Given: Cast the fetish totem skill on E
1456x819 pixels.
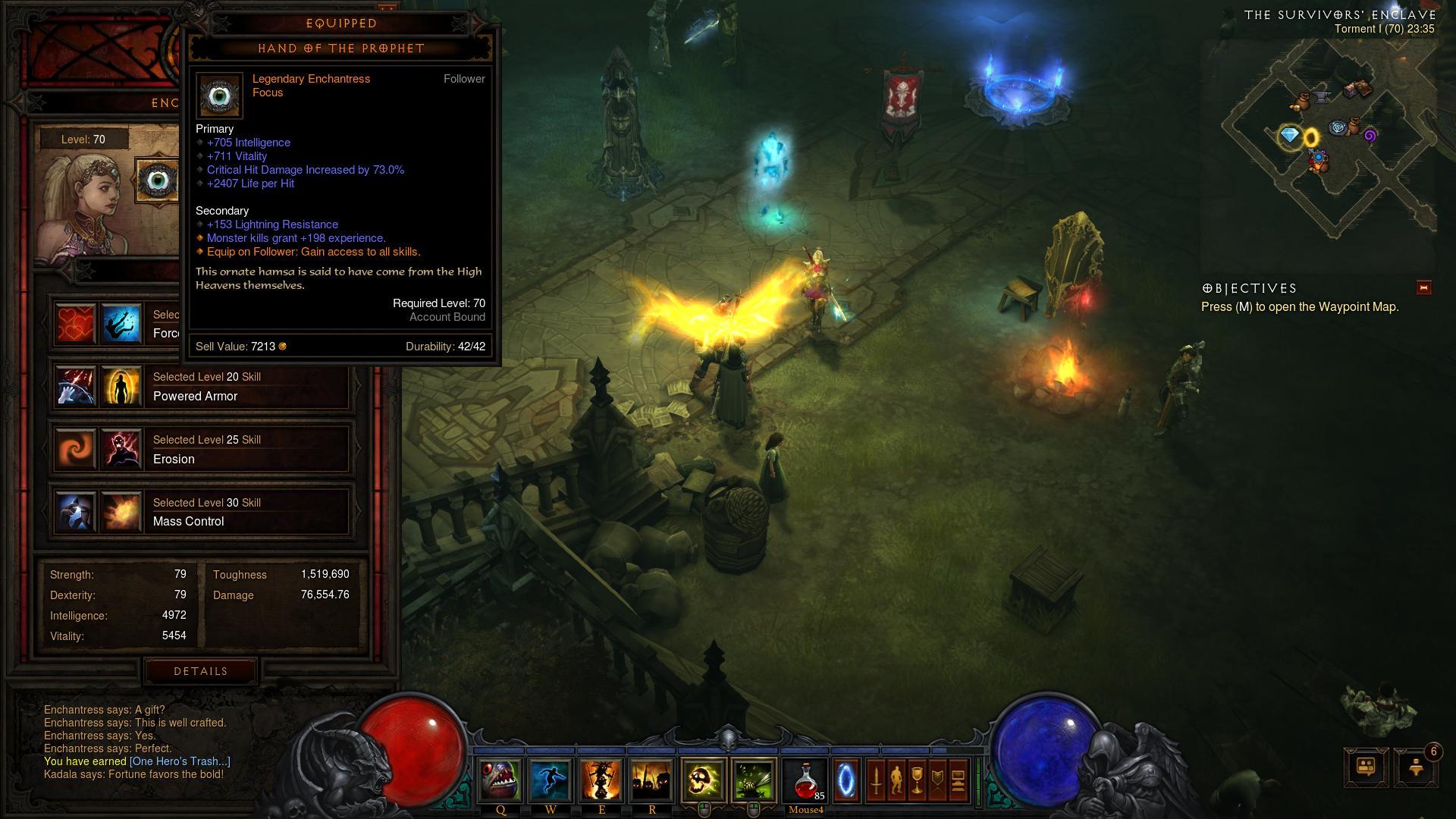Looking at the screenshot, I should [x=601, y=780].
